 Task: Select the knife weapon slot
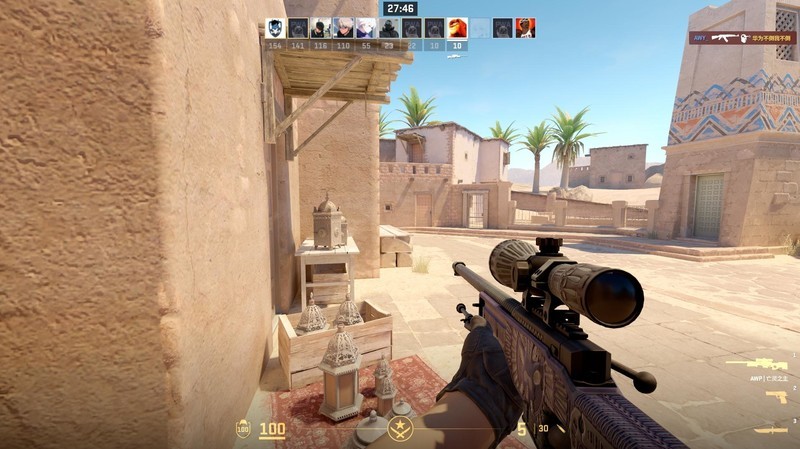770,430
